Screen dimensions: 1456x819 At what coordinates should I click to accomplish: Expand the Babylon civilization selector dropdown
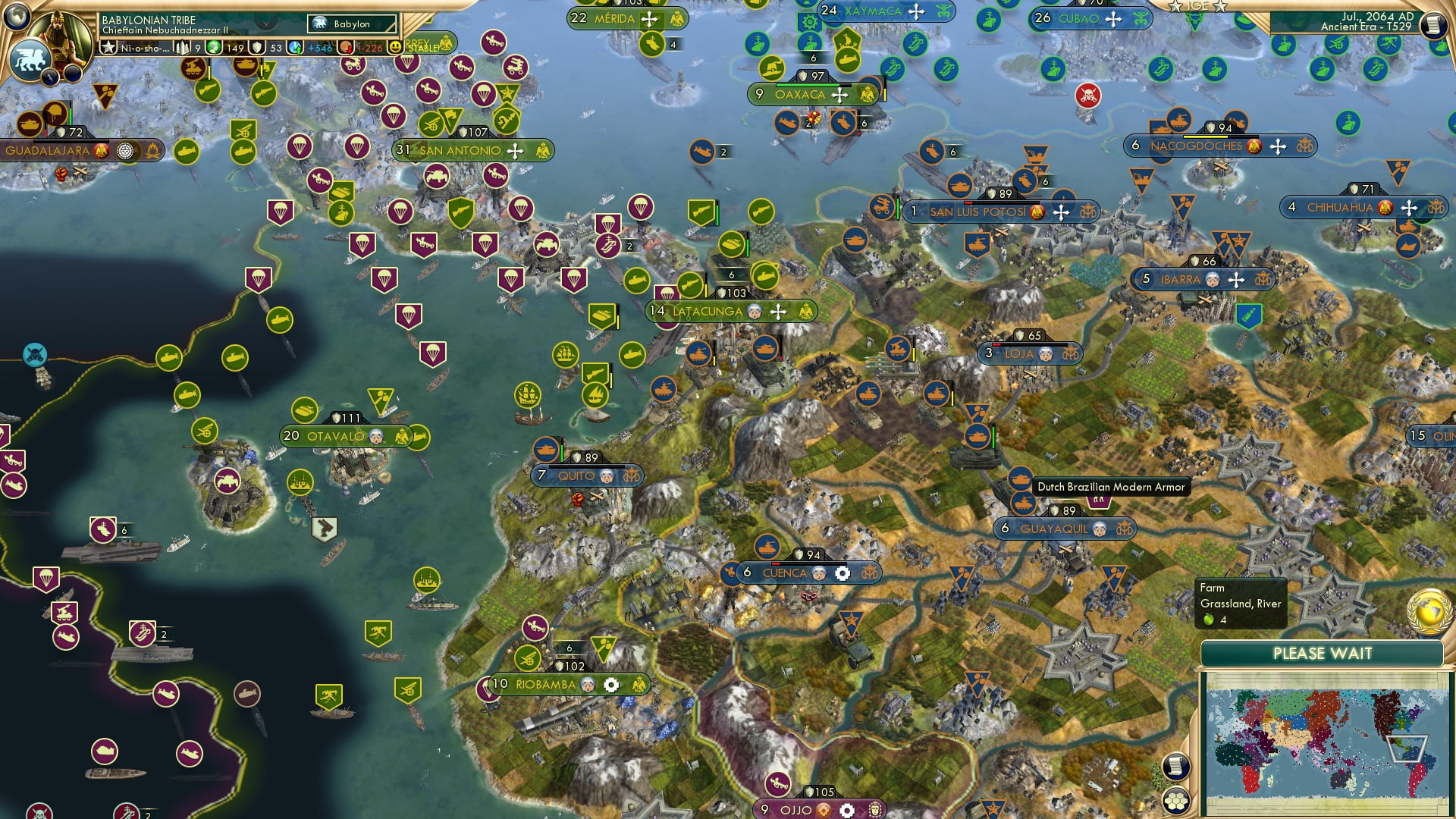pos(351,24)
